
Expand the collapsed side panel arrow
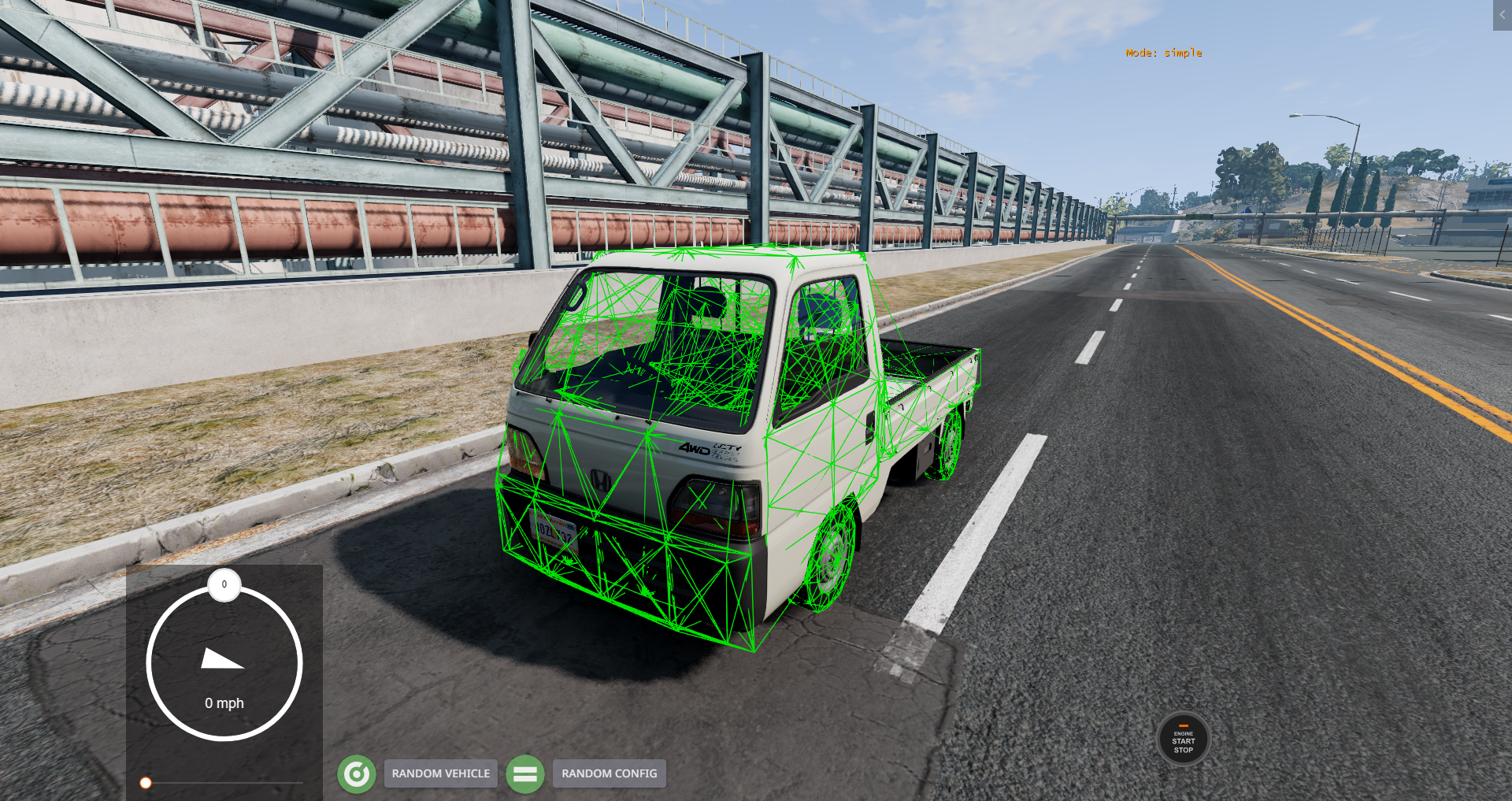(x=1502, y=15)
